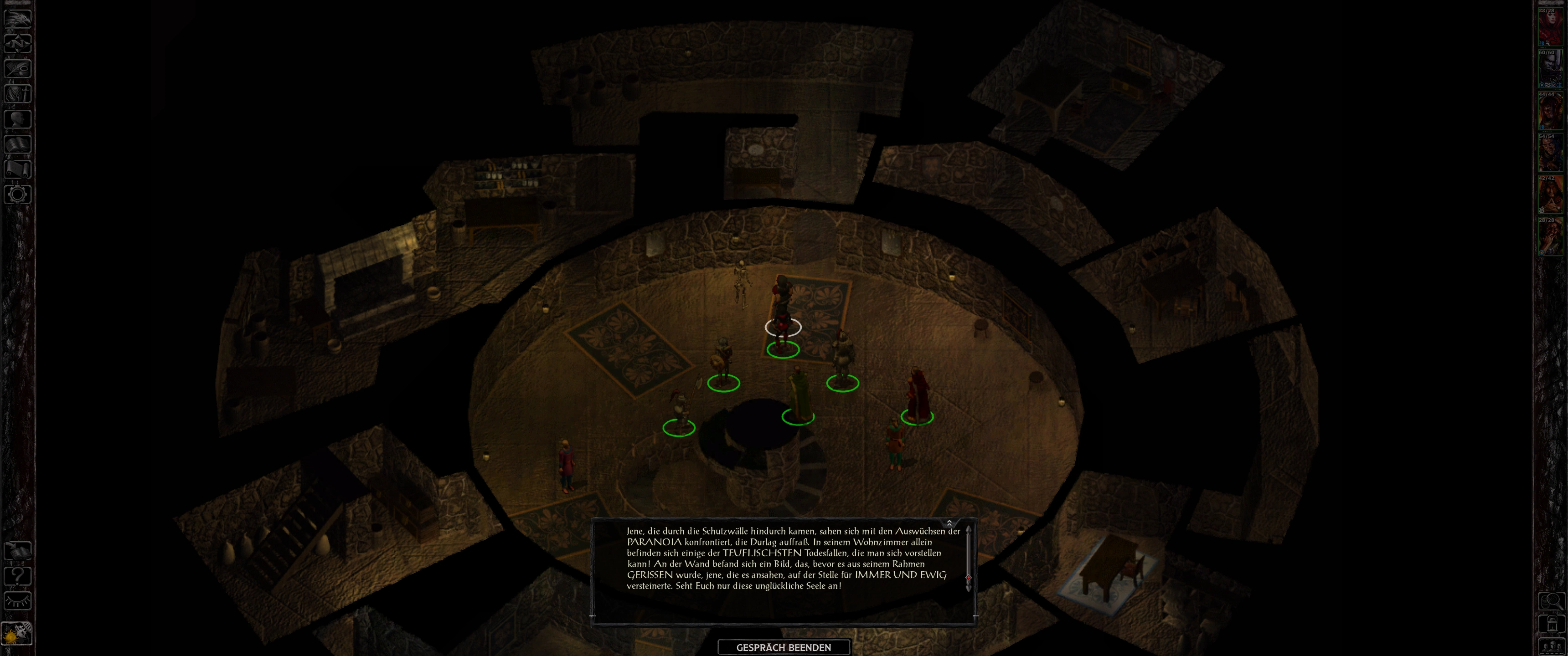Open options with the gear icon
Viewport: 1568px width, 656px height.
(17, 194)
